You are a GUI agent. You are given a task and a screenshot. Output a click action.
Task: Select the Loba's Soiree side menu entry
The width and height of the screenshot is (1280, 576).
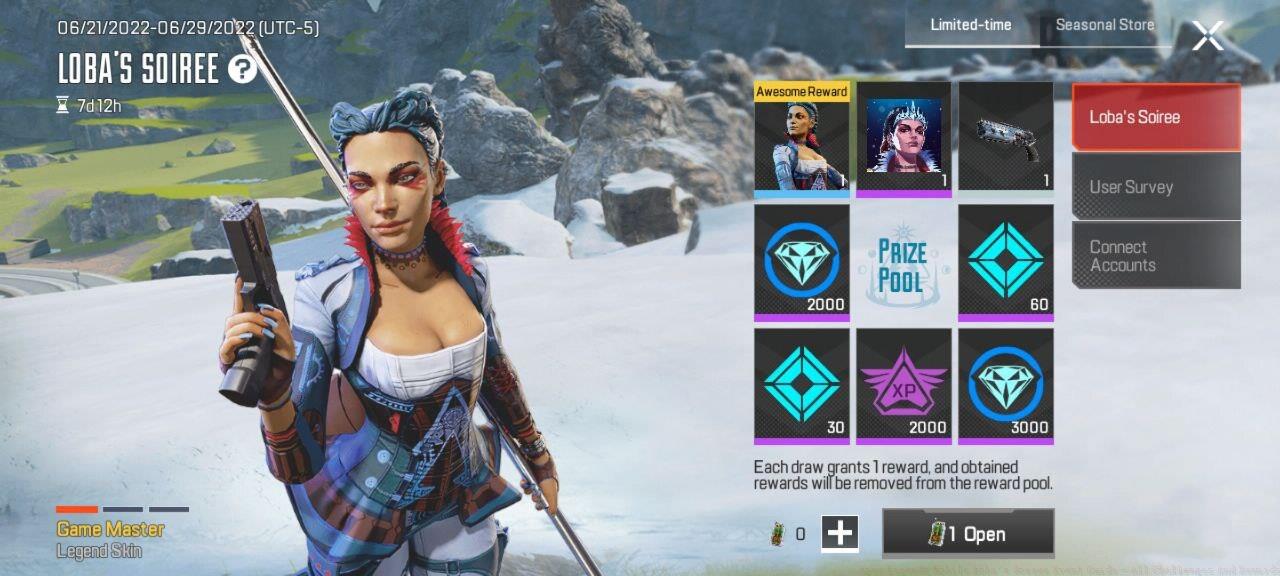pyautogui.click(x=1155, y=117)
